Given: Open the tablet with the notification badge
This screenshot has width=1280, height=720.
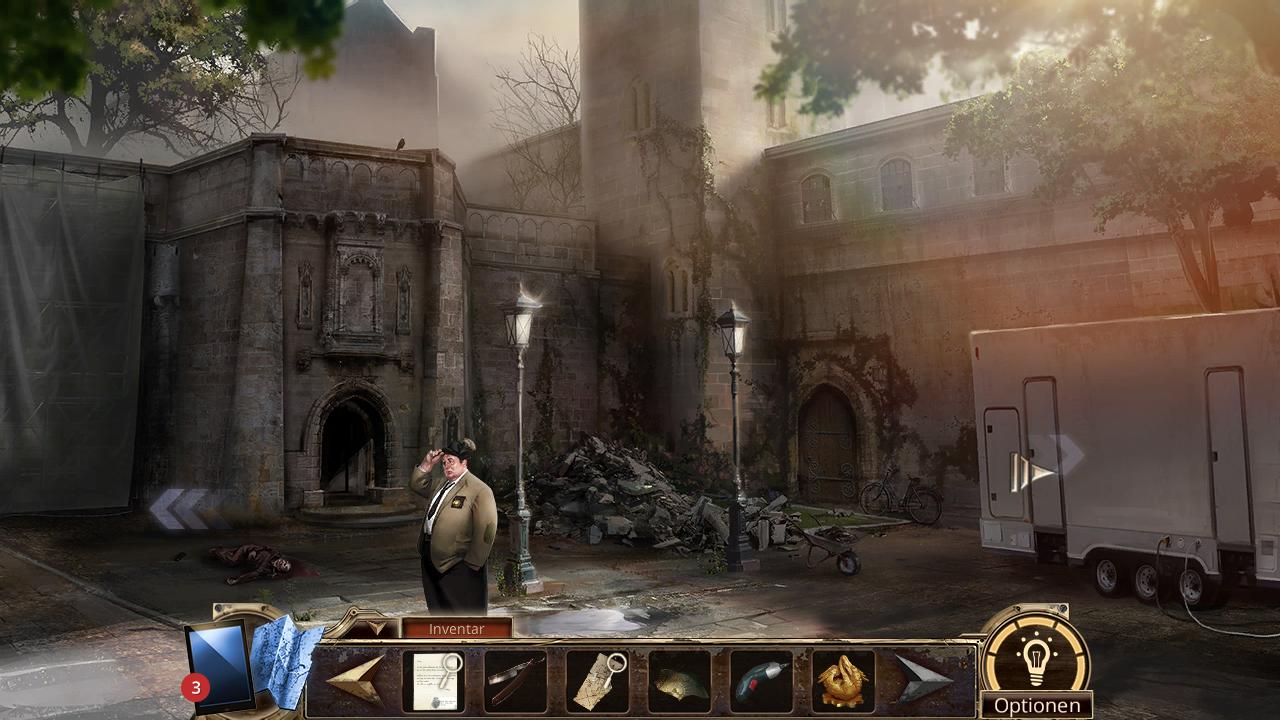Looking at the screenshot, I should [x=217, y=664].
